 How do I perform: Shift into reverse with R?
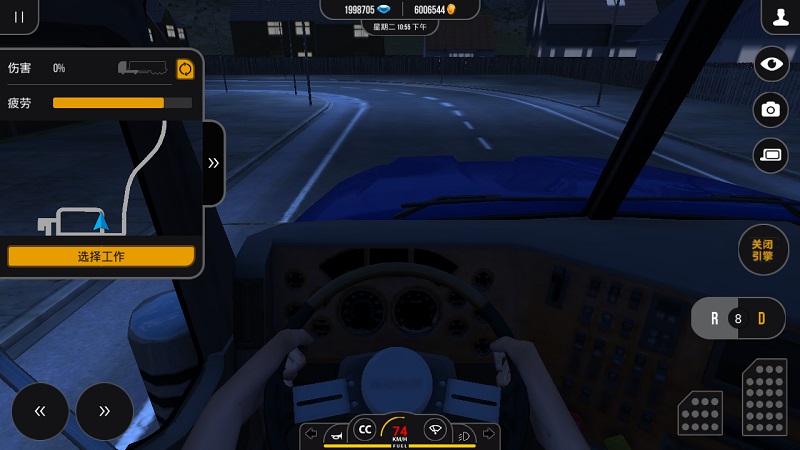point(714,319)
